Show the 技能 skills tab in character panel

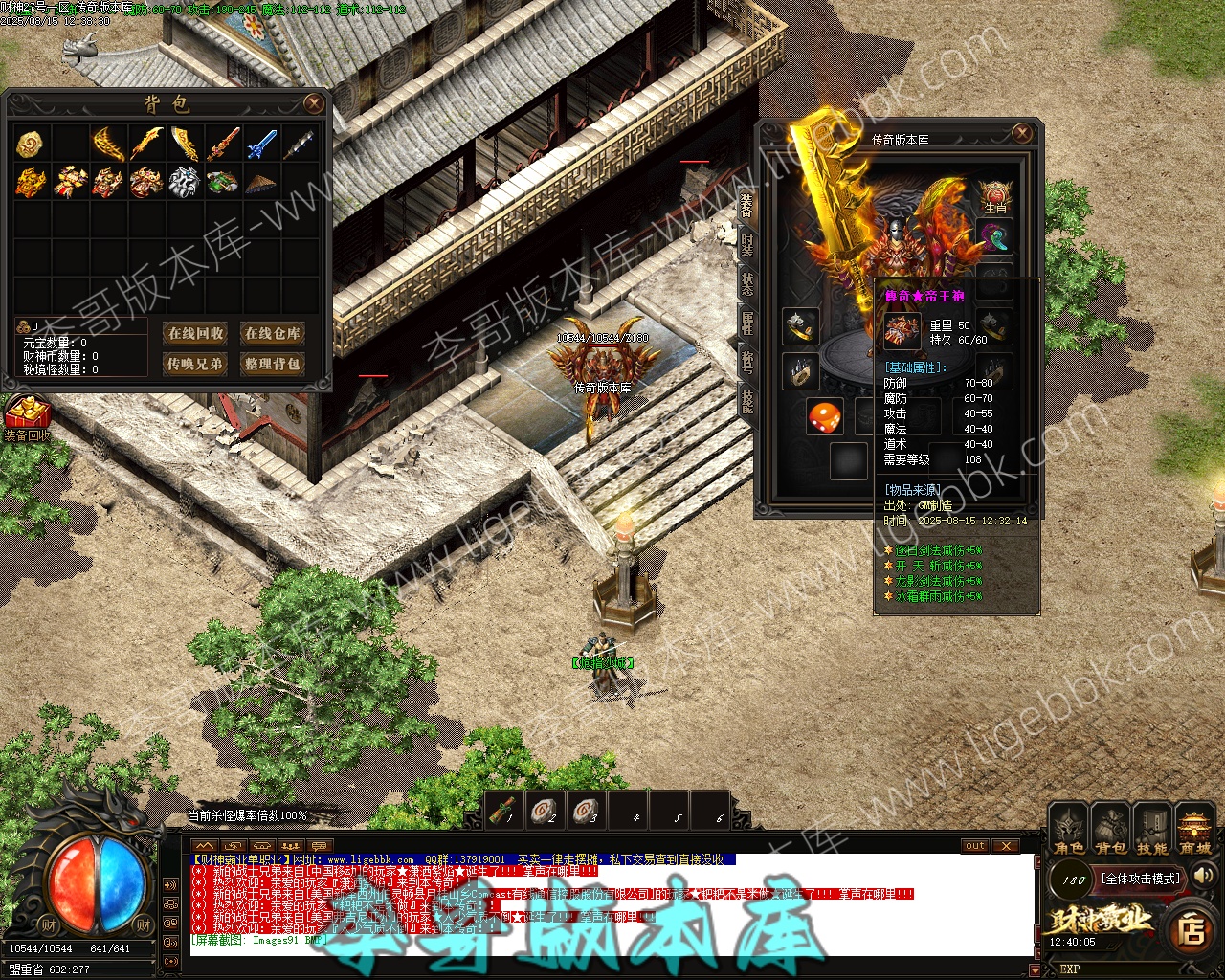[x=747, y=402]
